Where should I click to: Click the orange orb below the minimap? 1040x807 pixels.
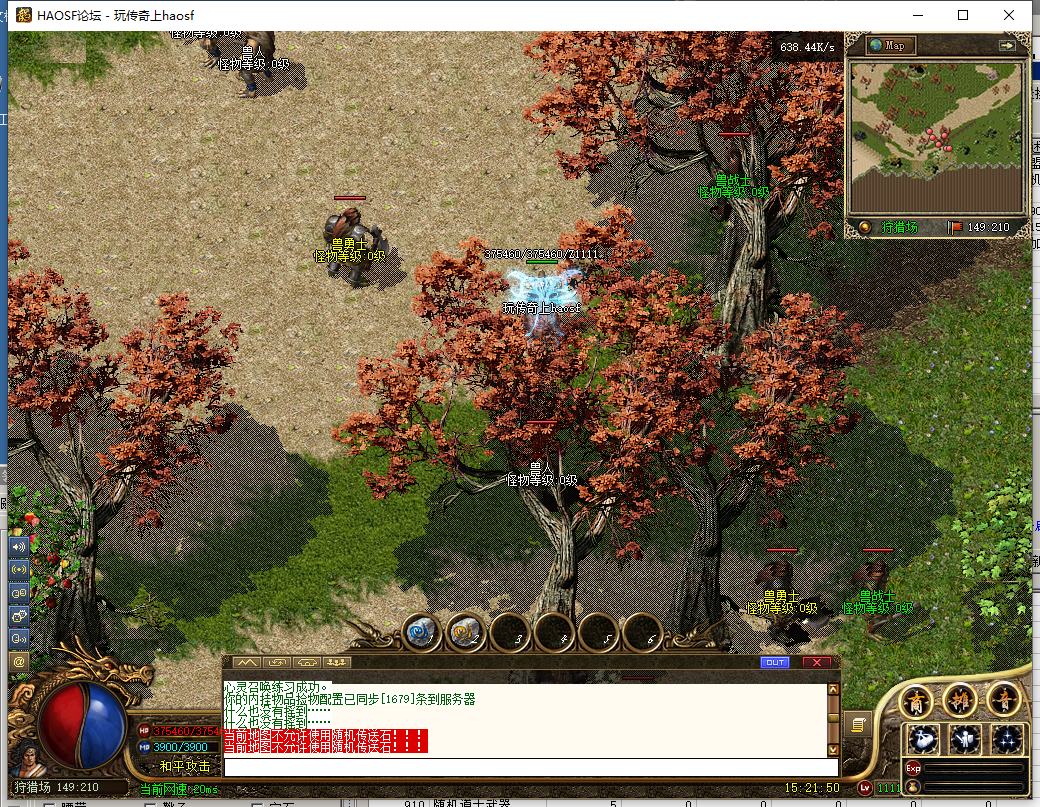click(864, 227)
